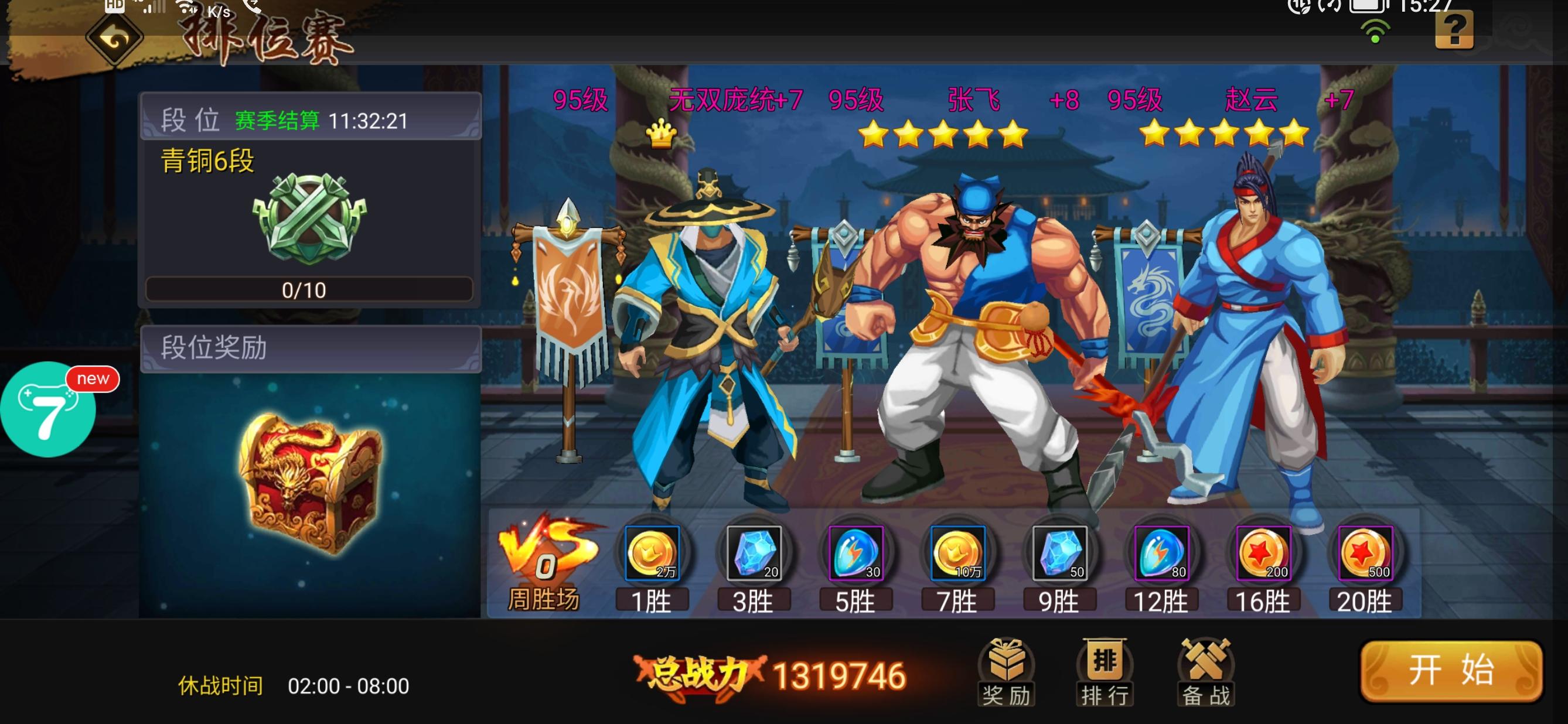The width and height of the screenshot is (1568, 724).
Task: Tap the crown icon above 无双庞统
Action: (x=662, y=132)
